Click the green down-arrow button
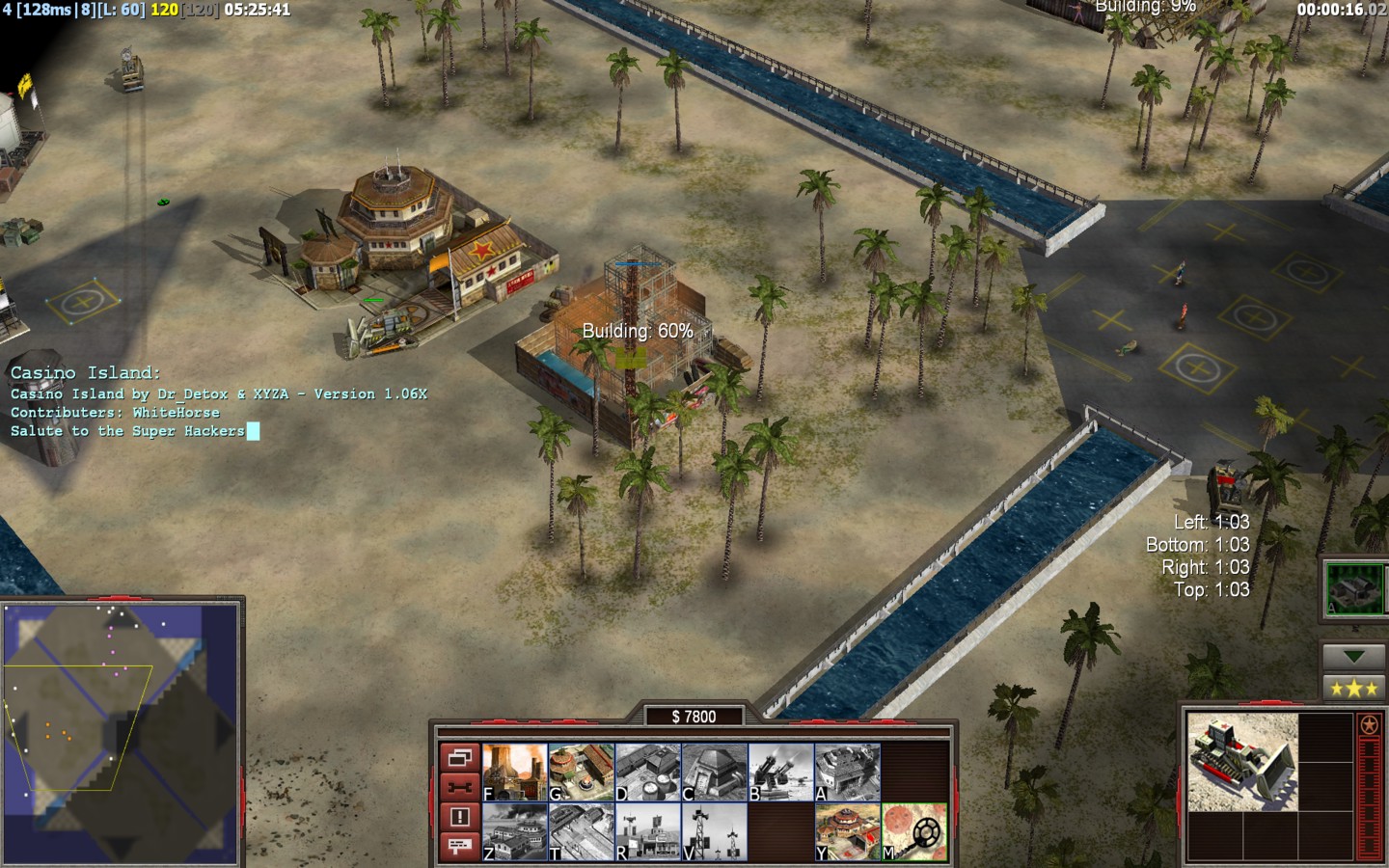Screen dimensions: 1389x868 1353,656
